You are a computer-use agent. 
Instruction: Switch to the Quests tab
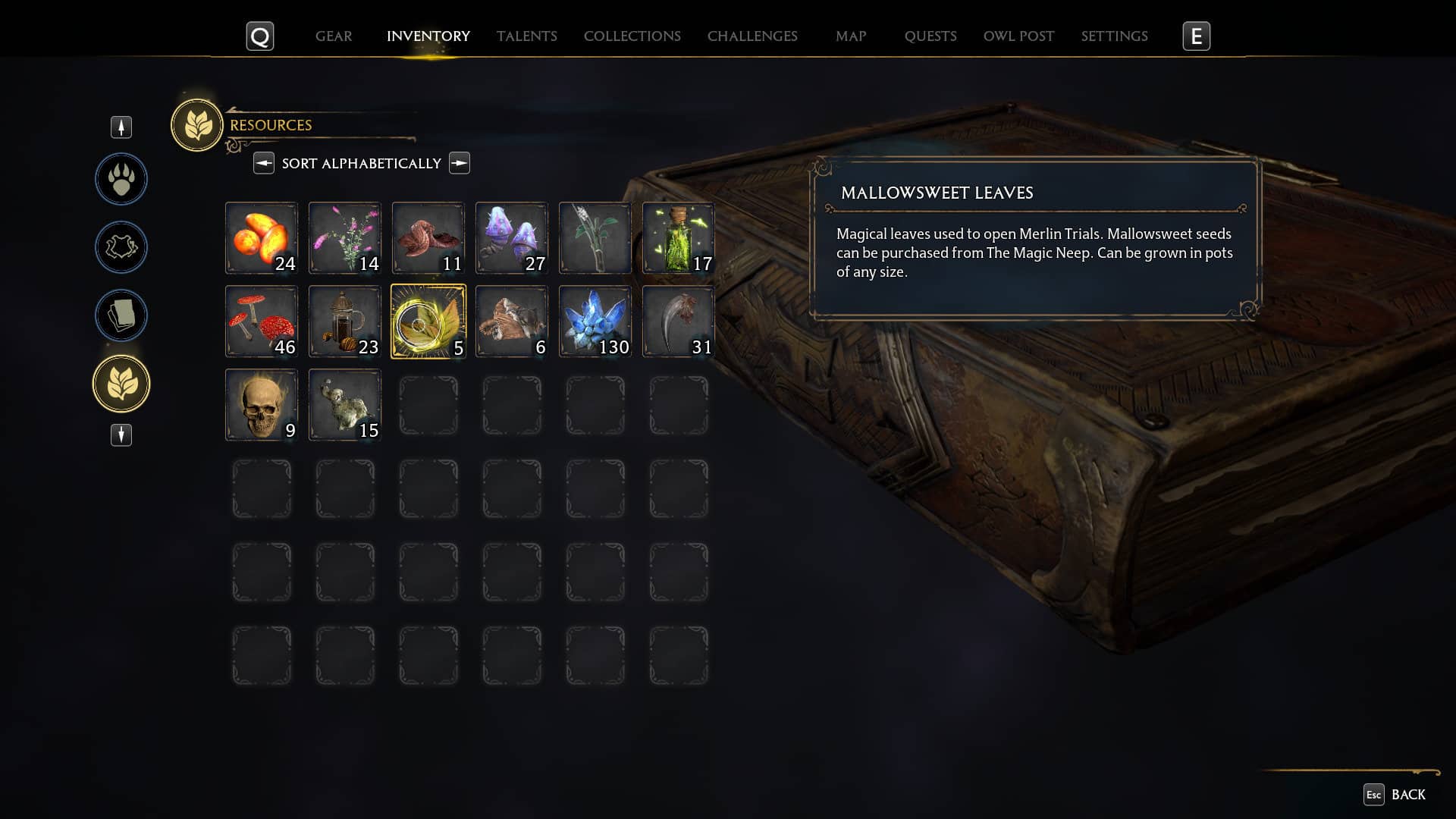click(x=930, y=36)
